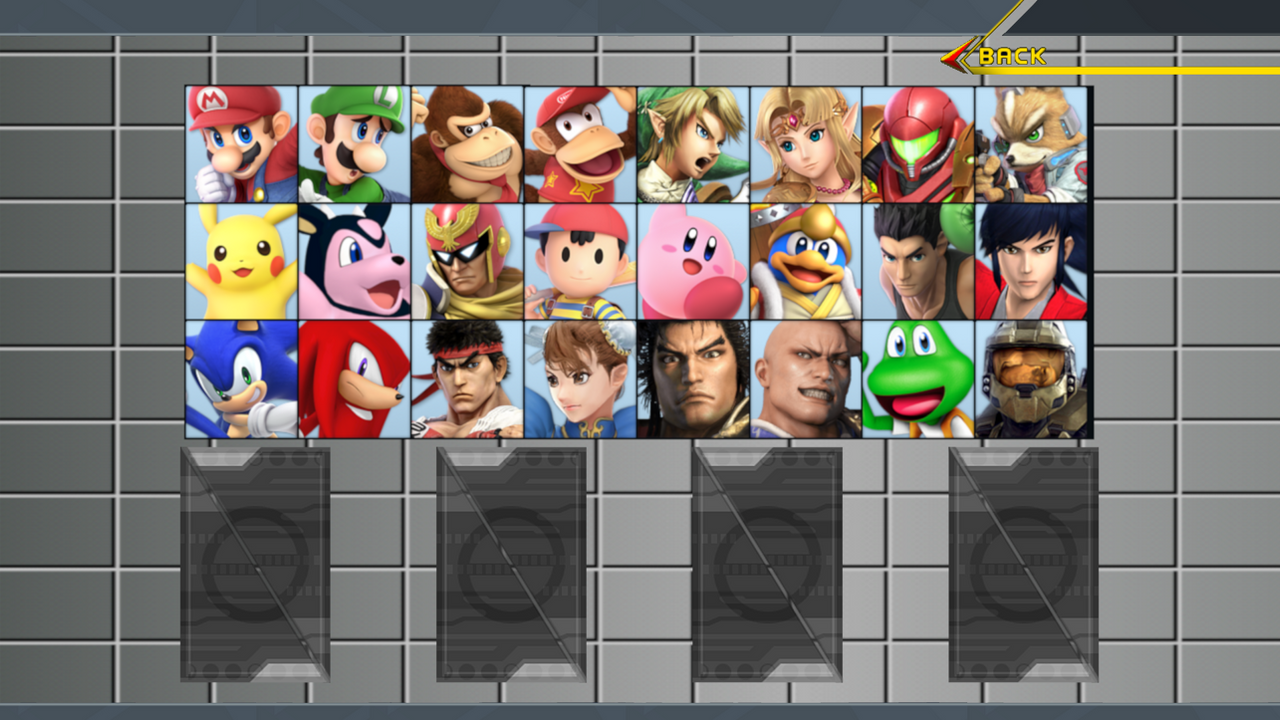Image resolution: width=1280 pixels, height=720 pixels.
Task: Choose Ryu in his headband
Action: [x=467, y=380]
